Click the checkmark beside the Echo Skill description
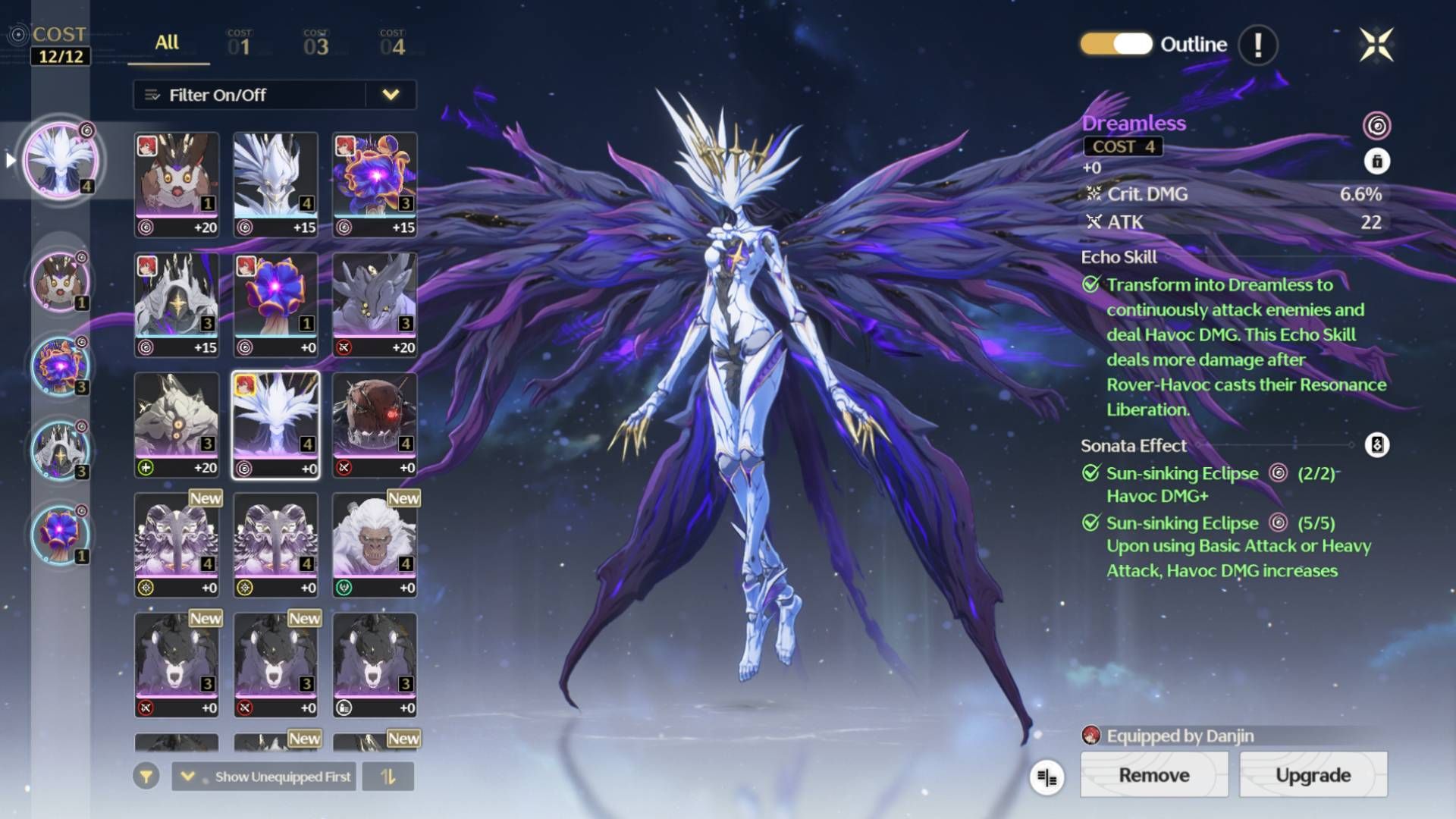Screen dimensions: 1456x819 point(1090,284)
